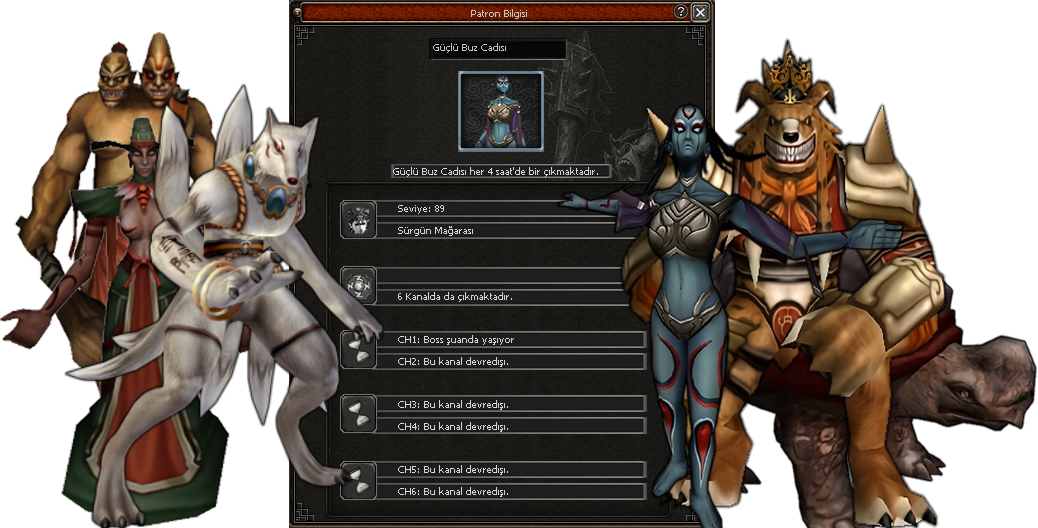1038x528 pixels.
Task: Click the icon beside 6 Kanalda da çıkmaktadır
Action: click(359, 285)
